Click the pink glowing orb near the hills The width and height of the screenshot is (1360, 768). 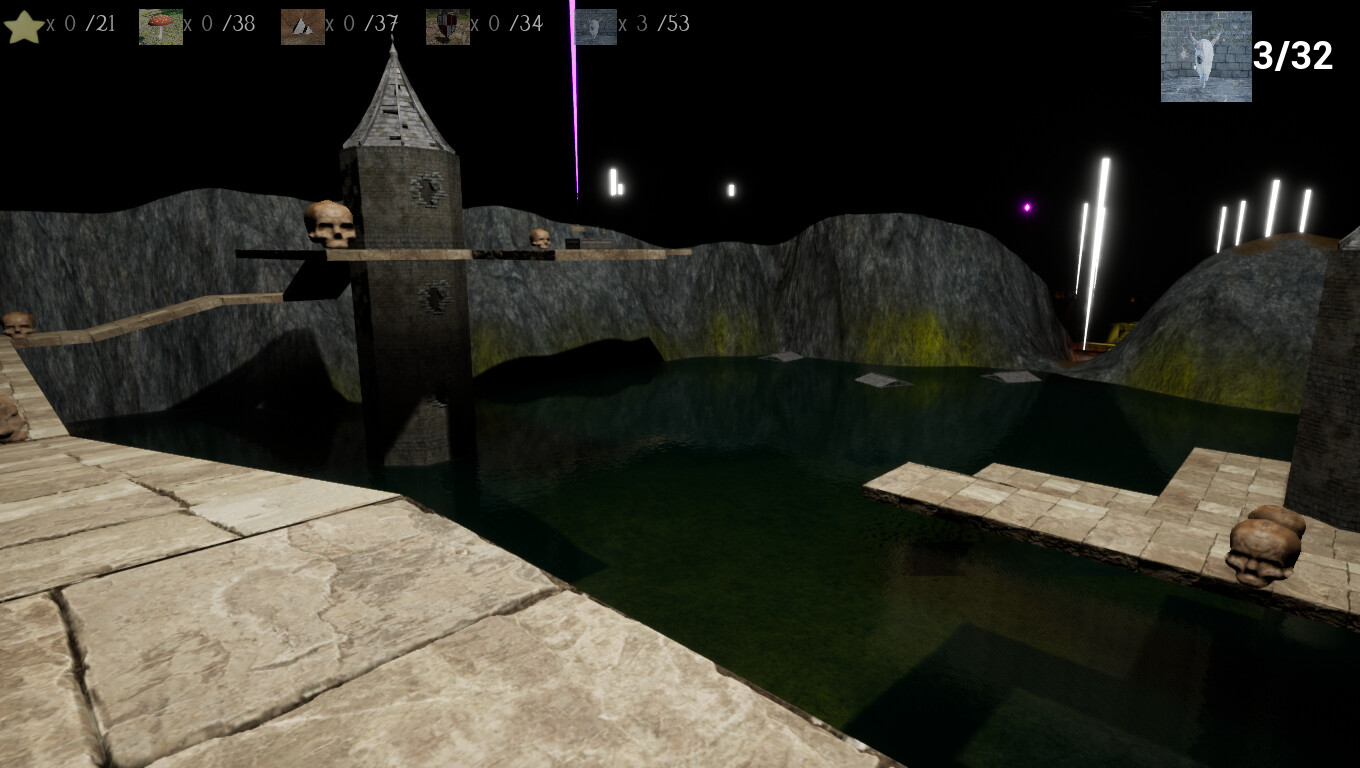click(1026, 206)
